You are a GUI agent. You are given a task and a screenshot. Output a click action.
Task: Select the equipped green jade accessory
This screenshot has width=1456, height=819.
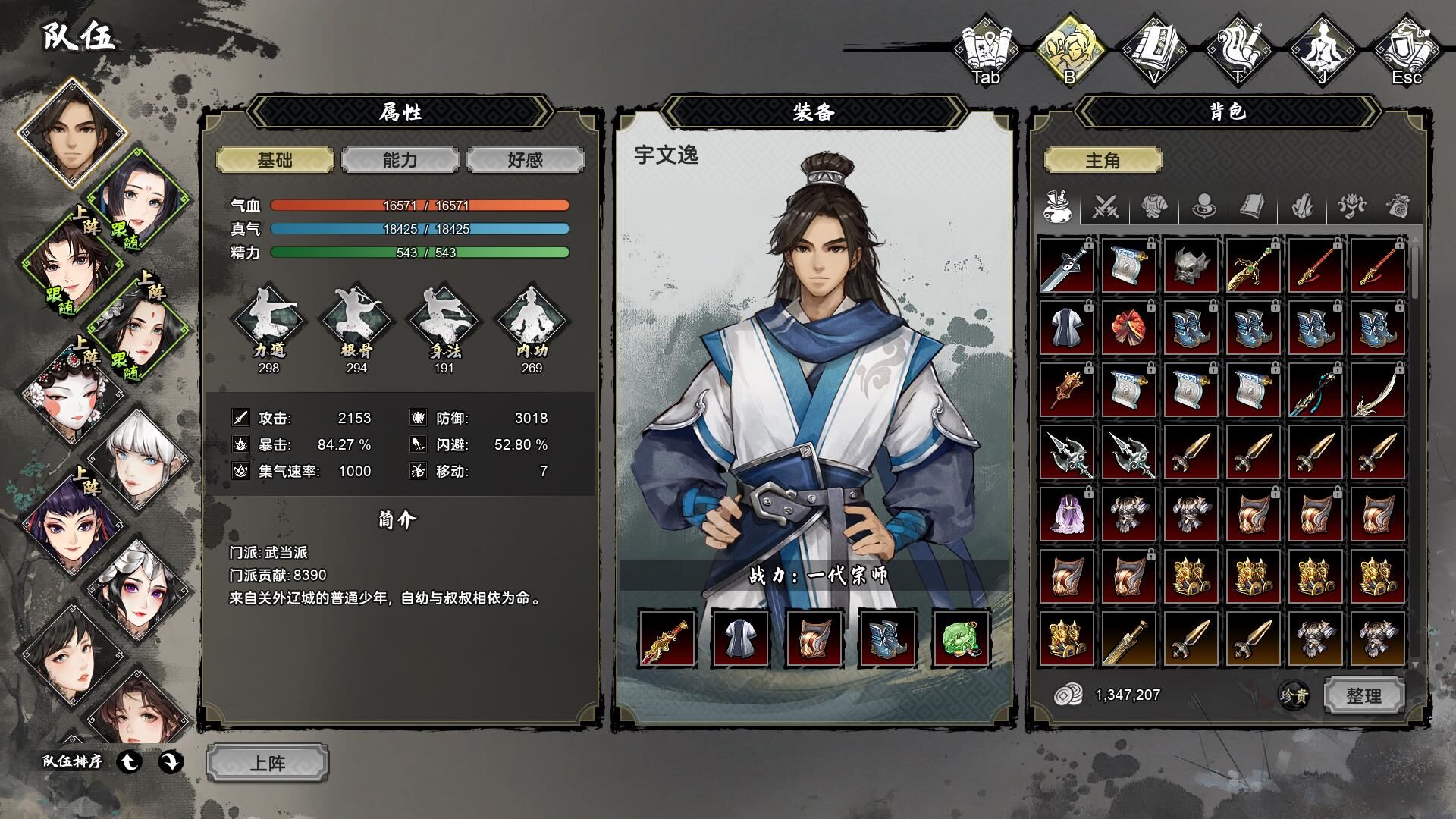[x=961, y=639]
